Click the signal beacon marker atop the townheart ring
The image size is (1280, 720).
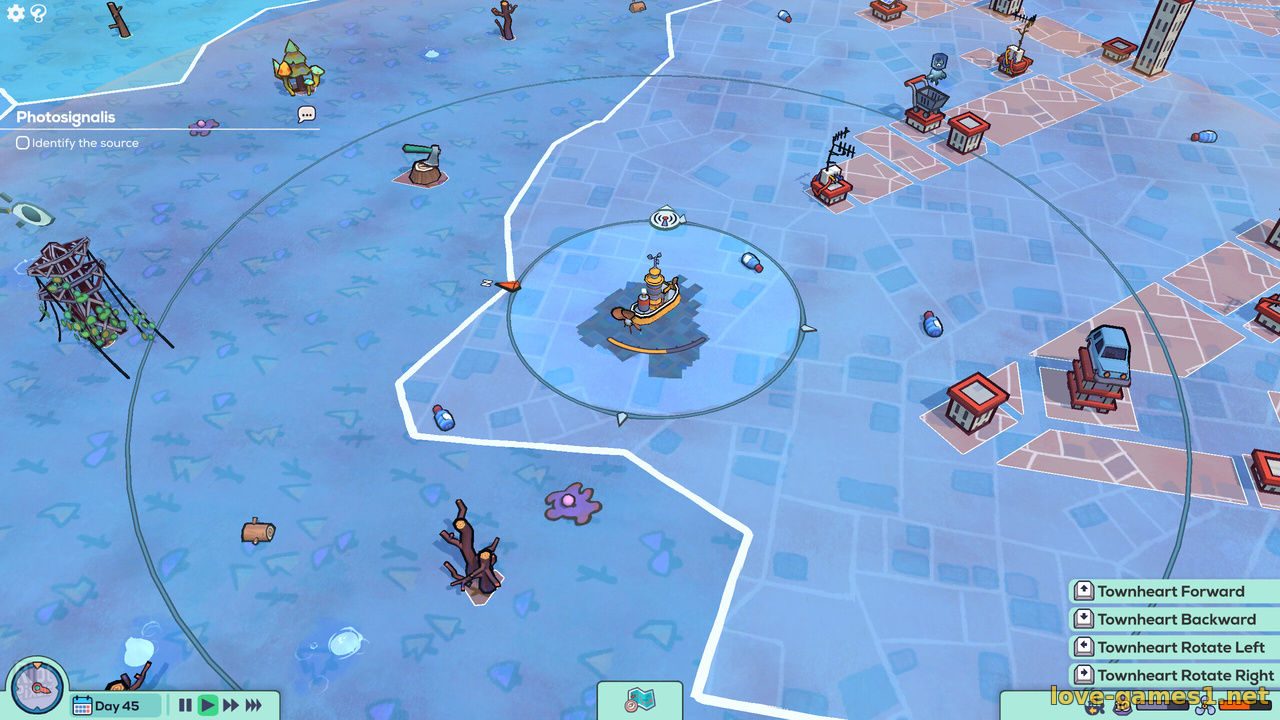pos(665,217)
